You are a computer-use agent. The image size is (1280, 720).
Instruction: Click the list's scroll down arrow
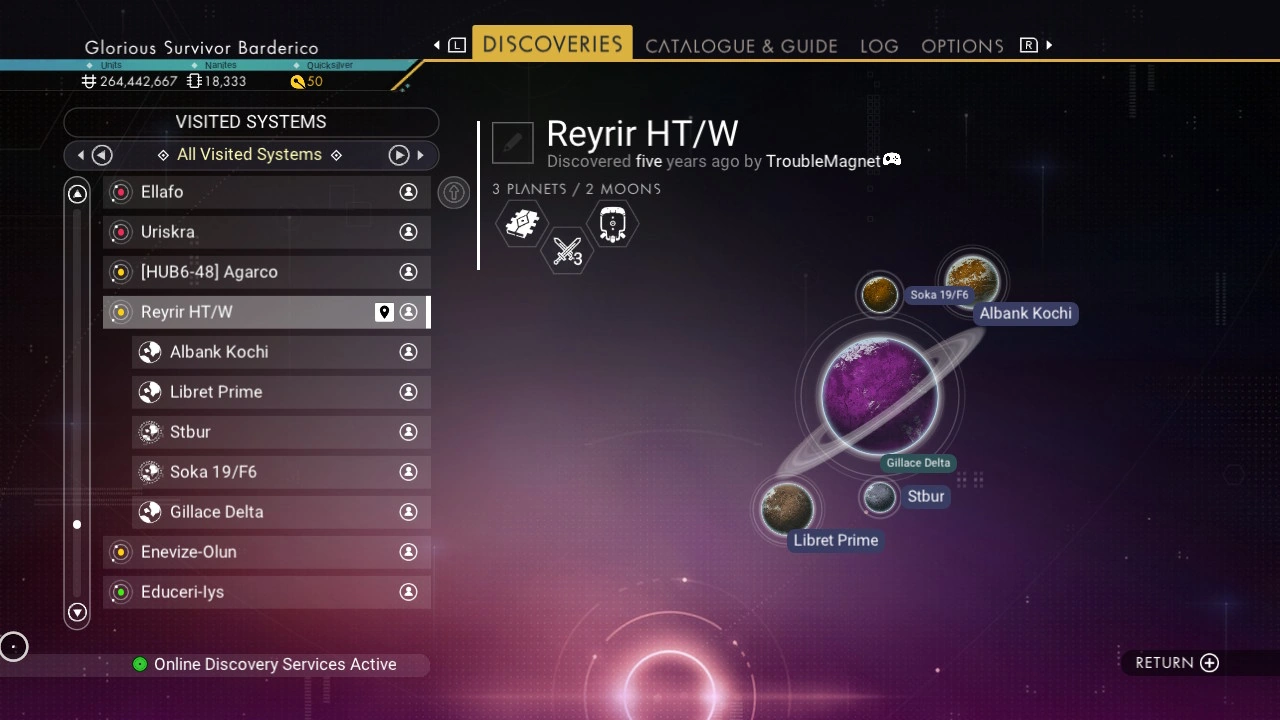(77, 612)
